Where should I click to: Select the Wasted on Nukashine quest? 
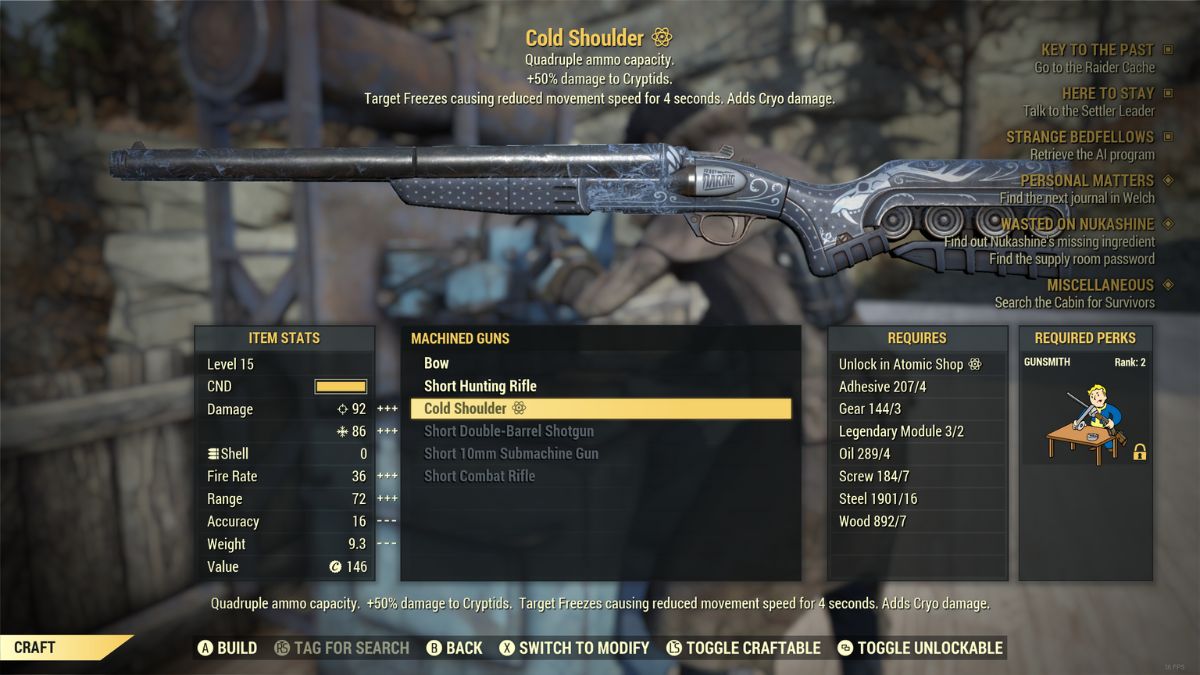pyautogui.click(x=1077, y=225)
